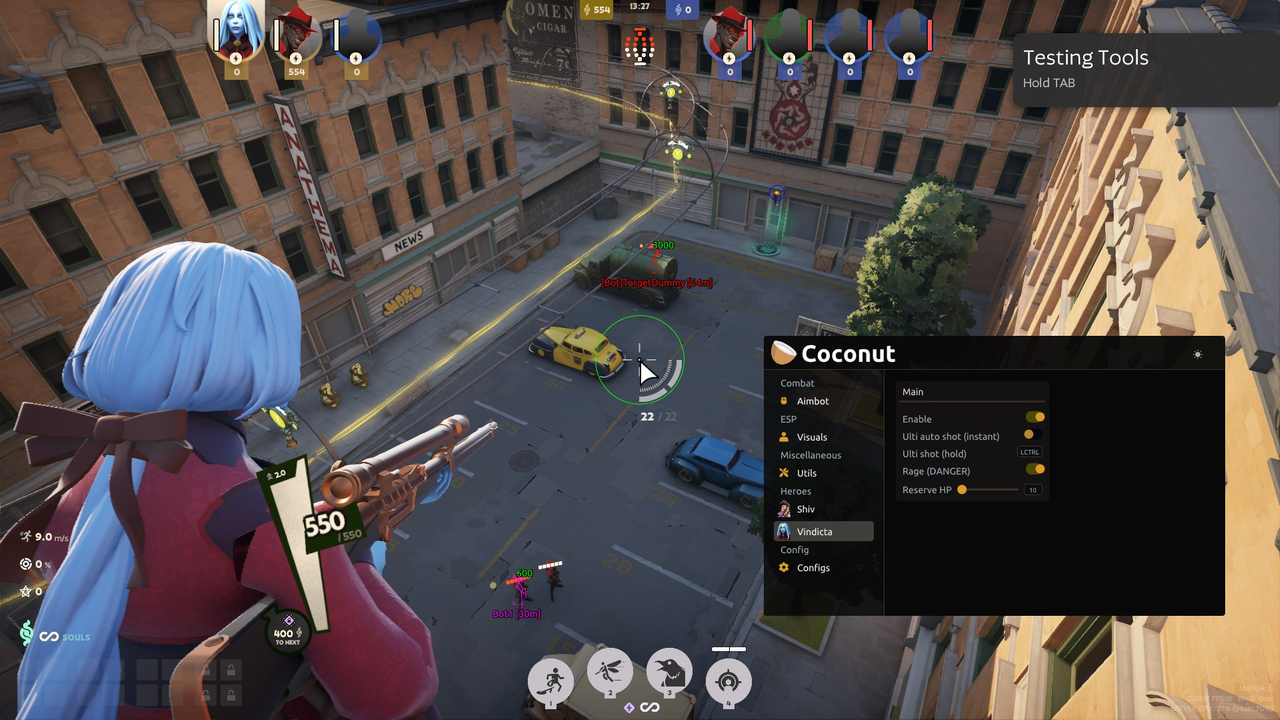Expand the Combat category

pos(797,383)
